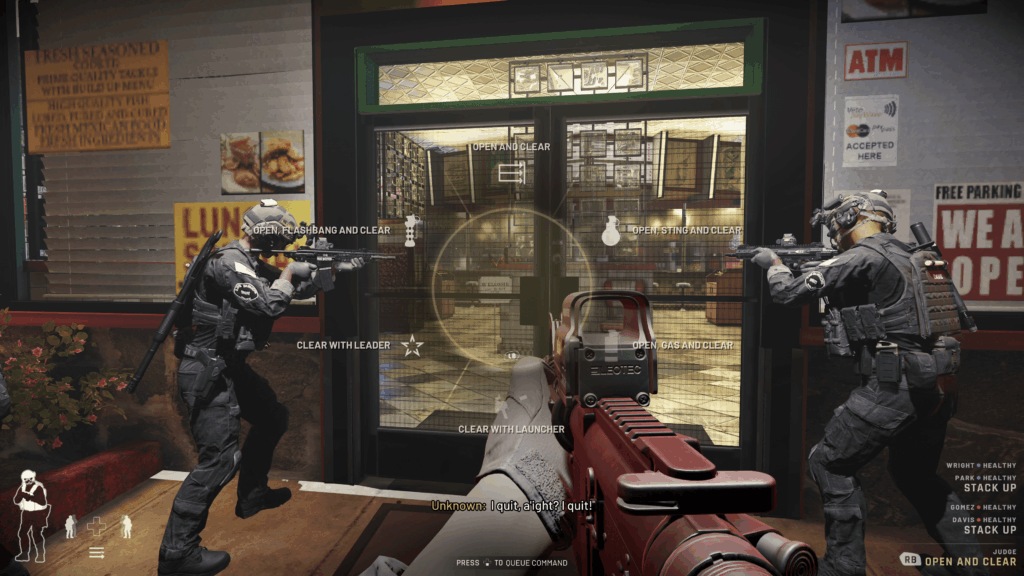
Task: Select the Open and Clear command
Action: tap(511, 172)
